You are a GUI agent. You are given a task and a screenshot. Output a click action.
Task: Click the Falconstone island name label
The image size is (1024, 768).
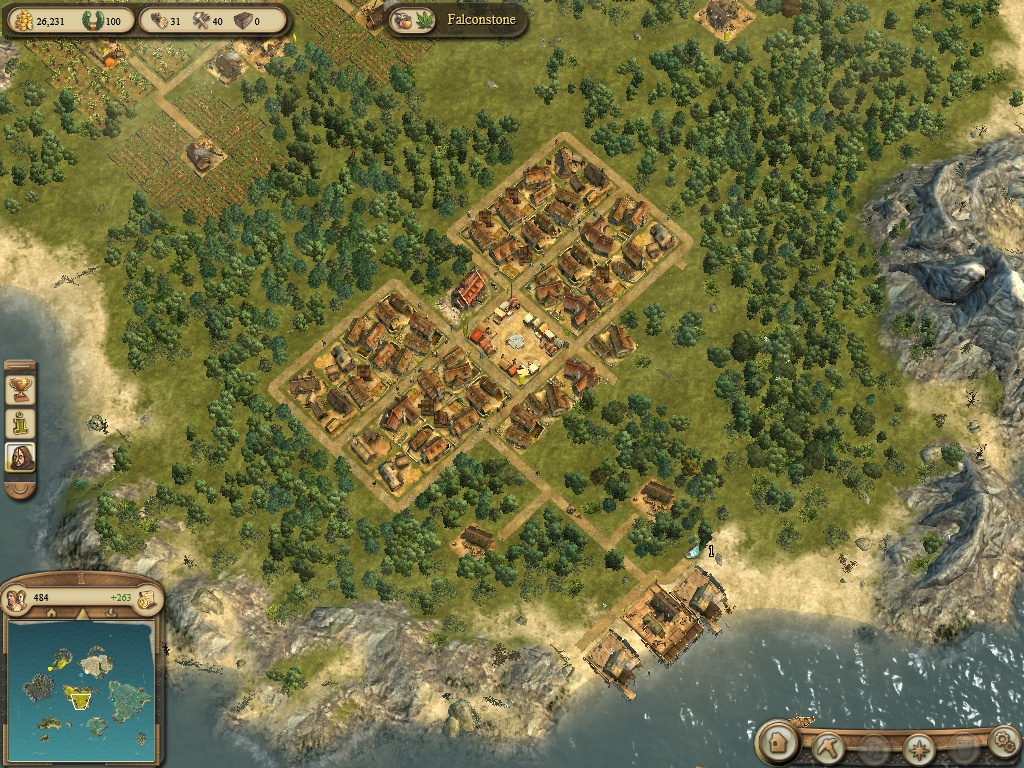(x=481, y=19)
